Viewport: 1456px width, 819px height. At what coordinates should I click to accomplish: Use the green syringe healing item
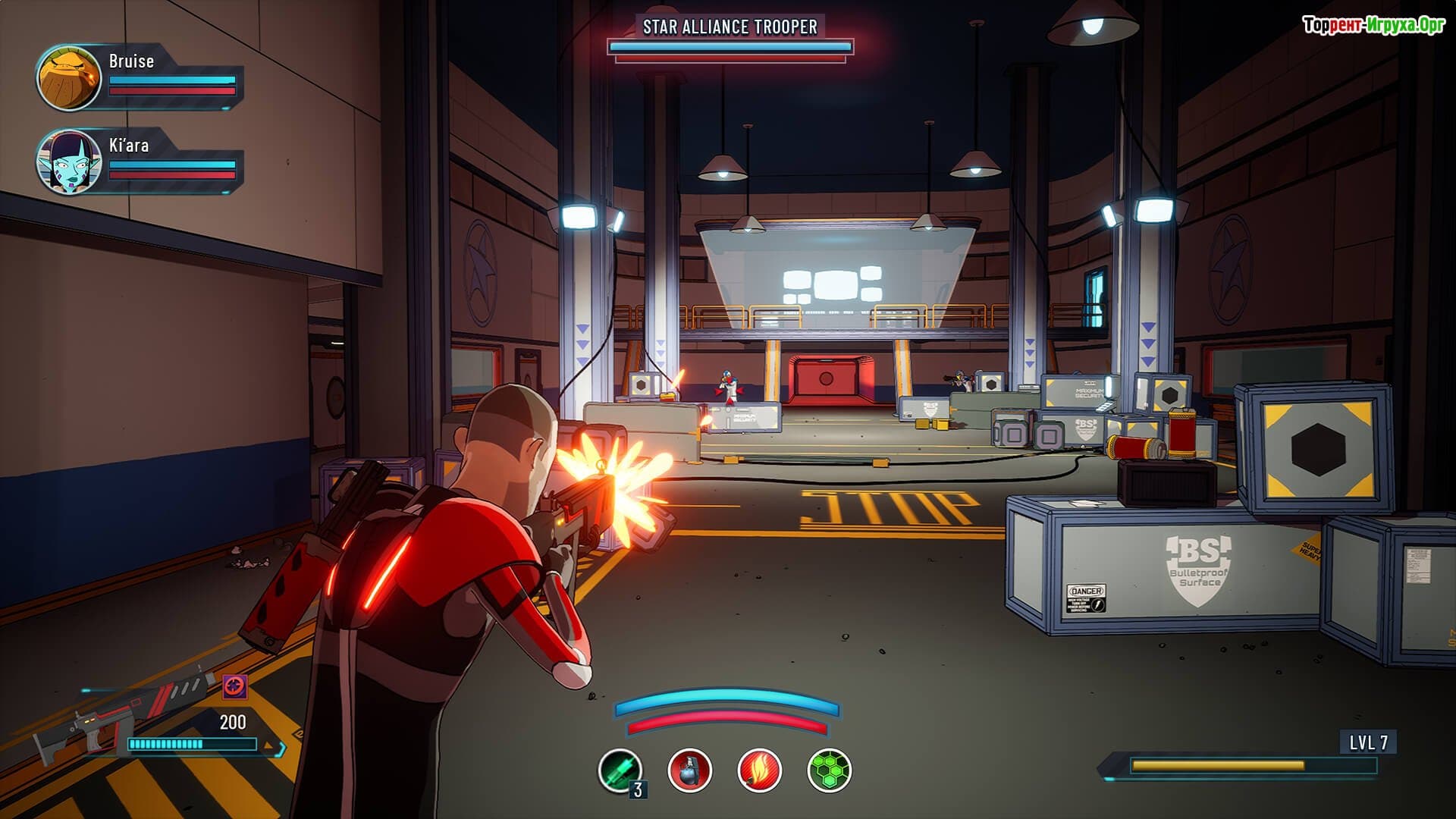620,770
